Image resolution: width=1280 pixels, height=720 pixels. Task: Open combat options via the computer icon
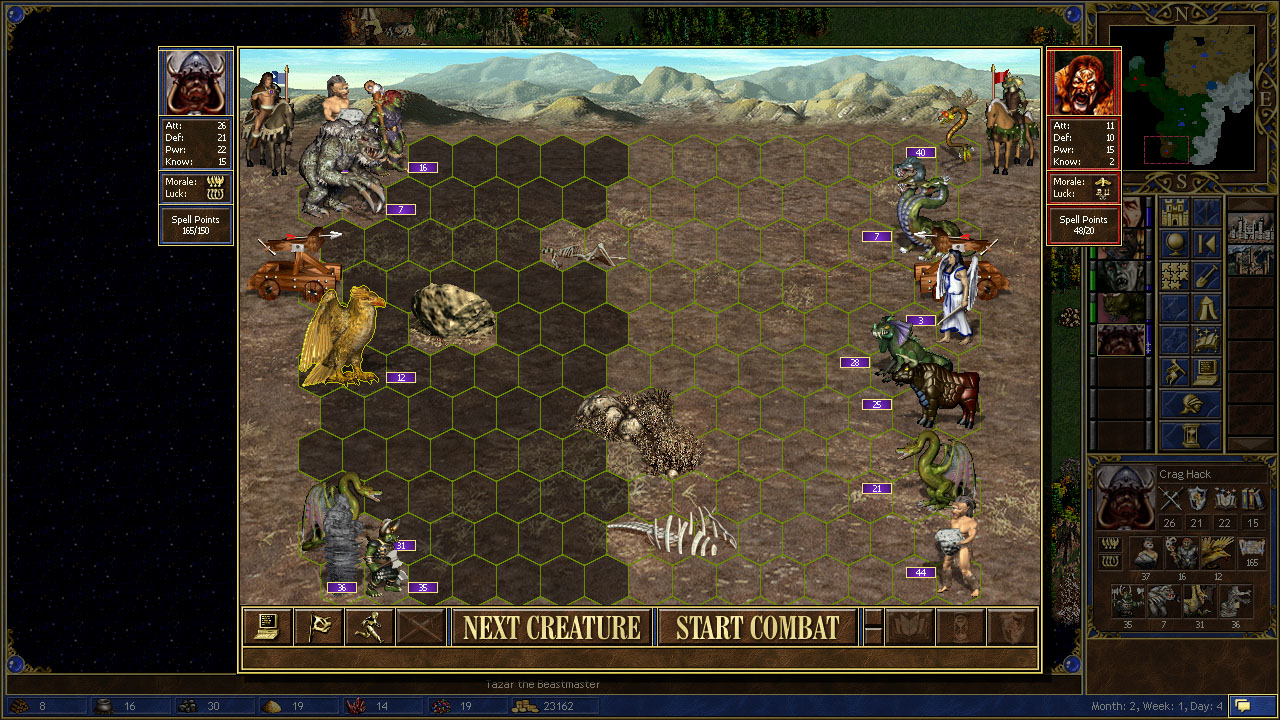point(267,627)
